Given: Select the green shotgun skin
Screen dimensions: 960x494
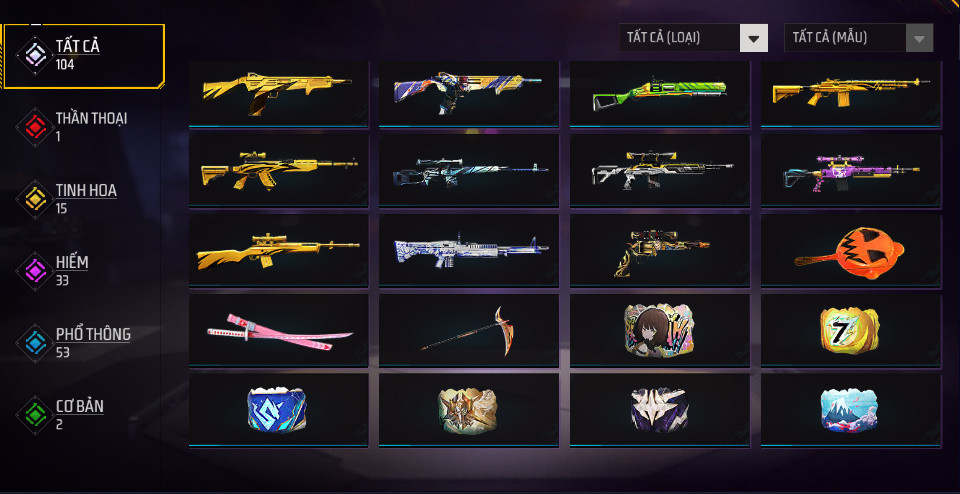Looking at the screenshot, I should pyautogui.click(x=659, y=94).
